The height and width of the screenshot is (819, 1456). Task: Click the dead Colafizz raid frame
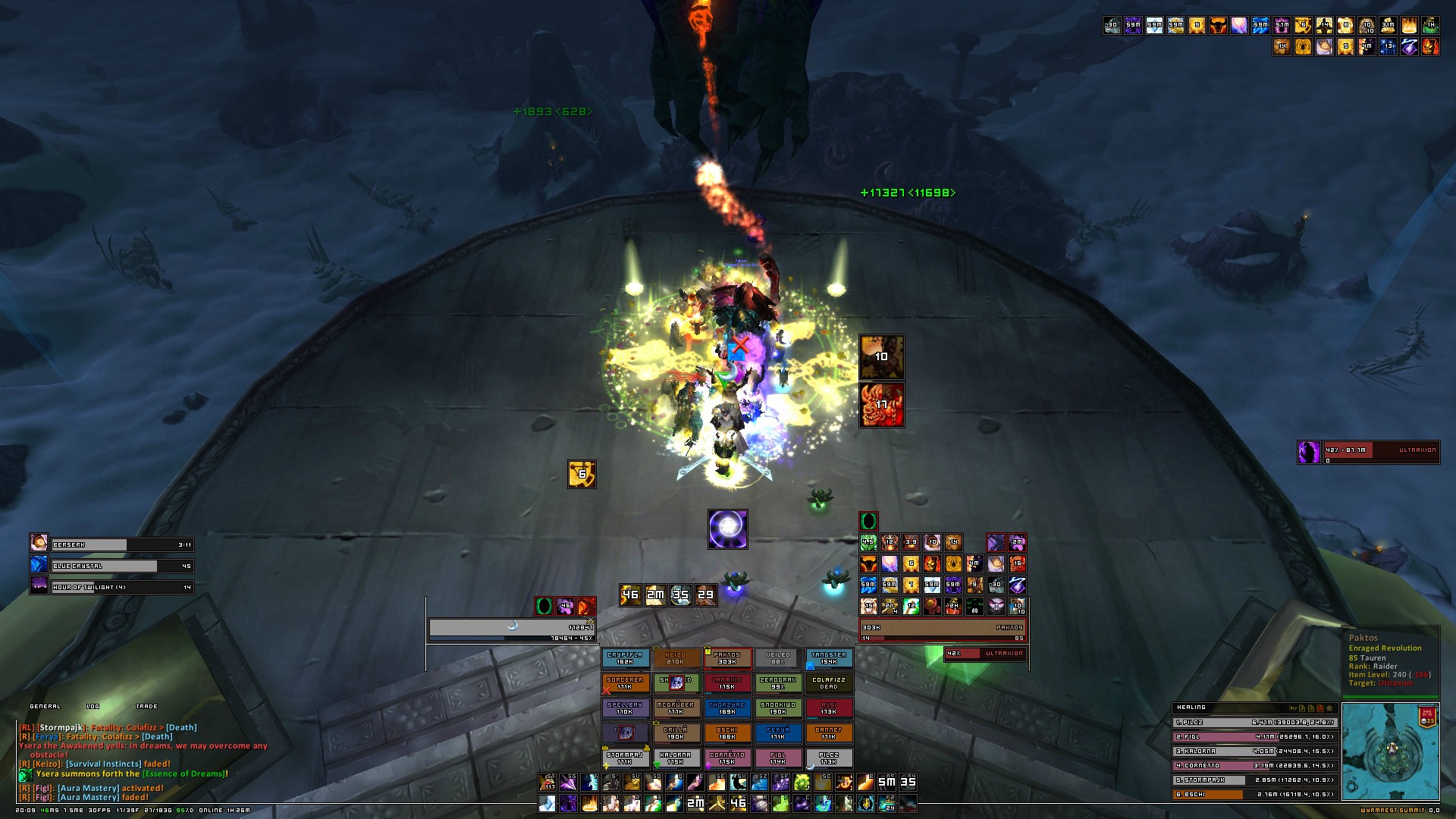pos(828,683)
